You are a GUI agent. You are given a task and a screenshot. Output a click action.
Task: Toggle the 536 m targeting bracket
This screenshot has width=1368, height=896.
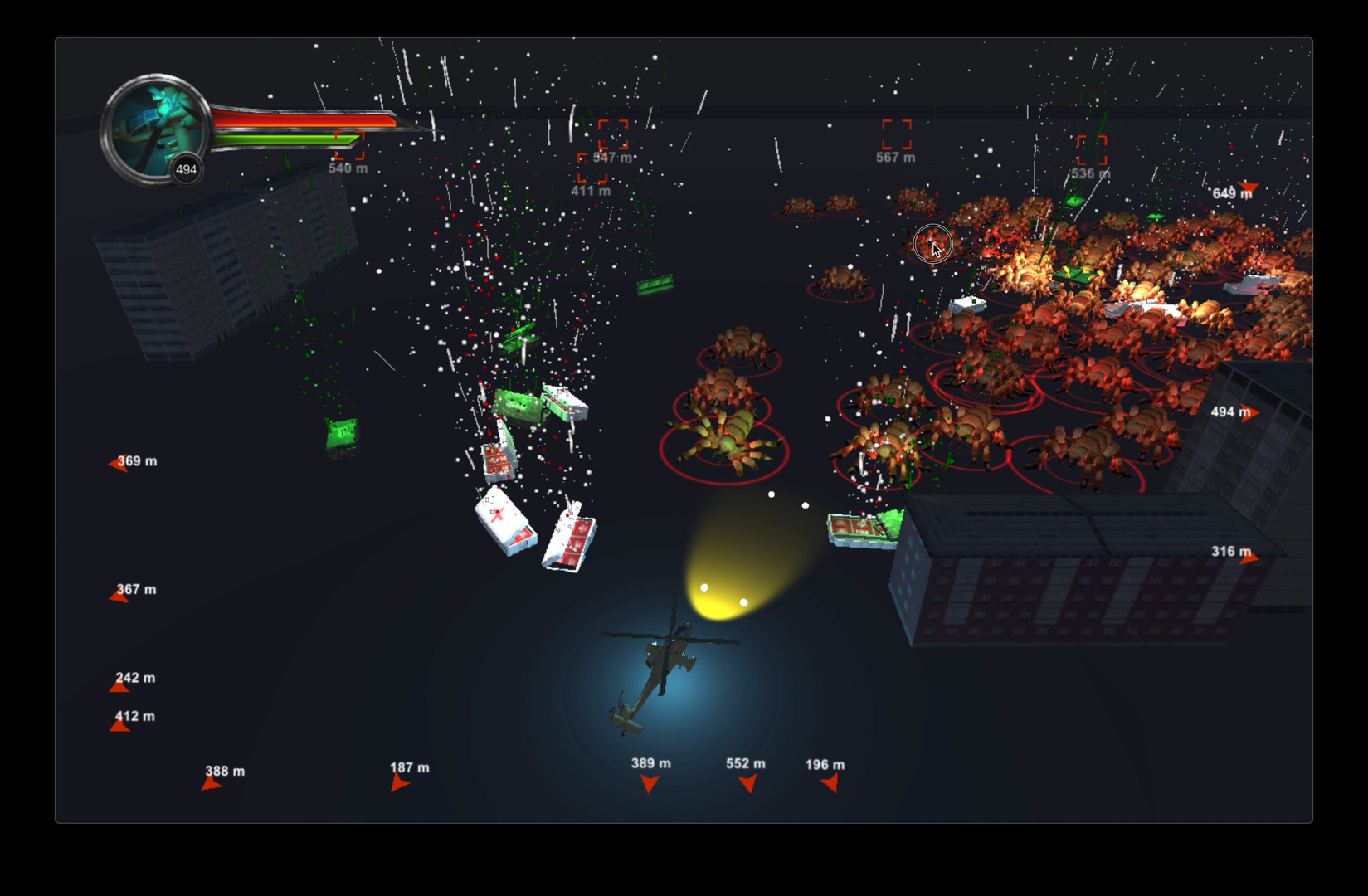click(x=1093, y=152)
